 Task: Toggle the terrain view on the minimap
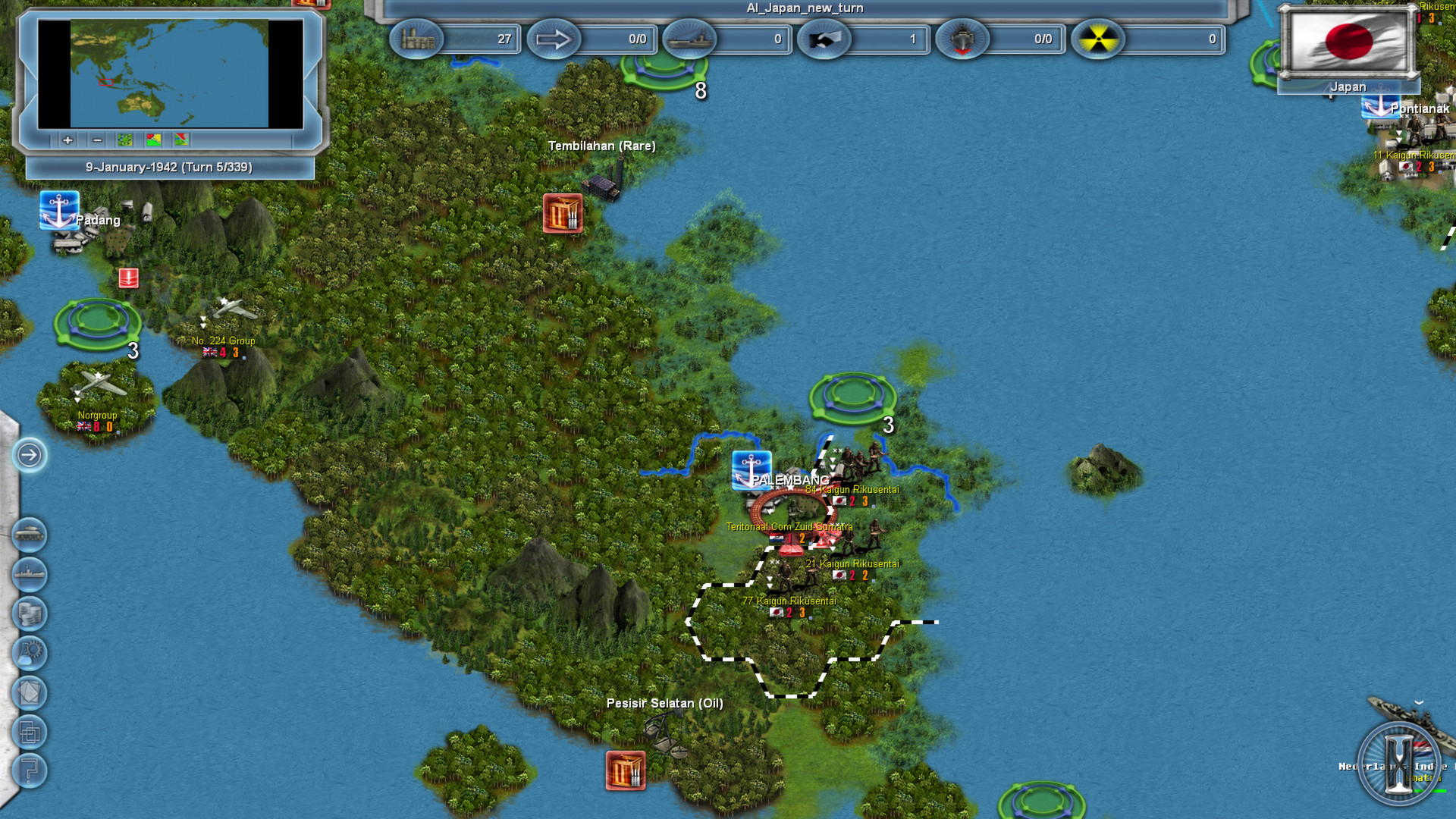124,140
